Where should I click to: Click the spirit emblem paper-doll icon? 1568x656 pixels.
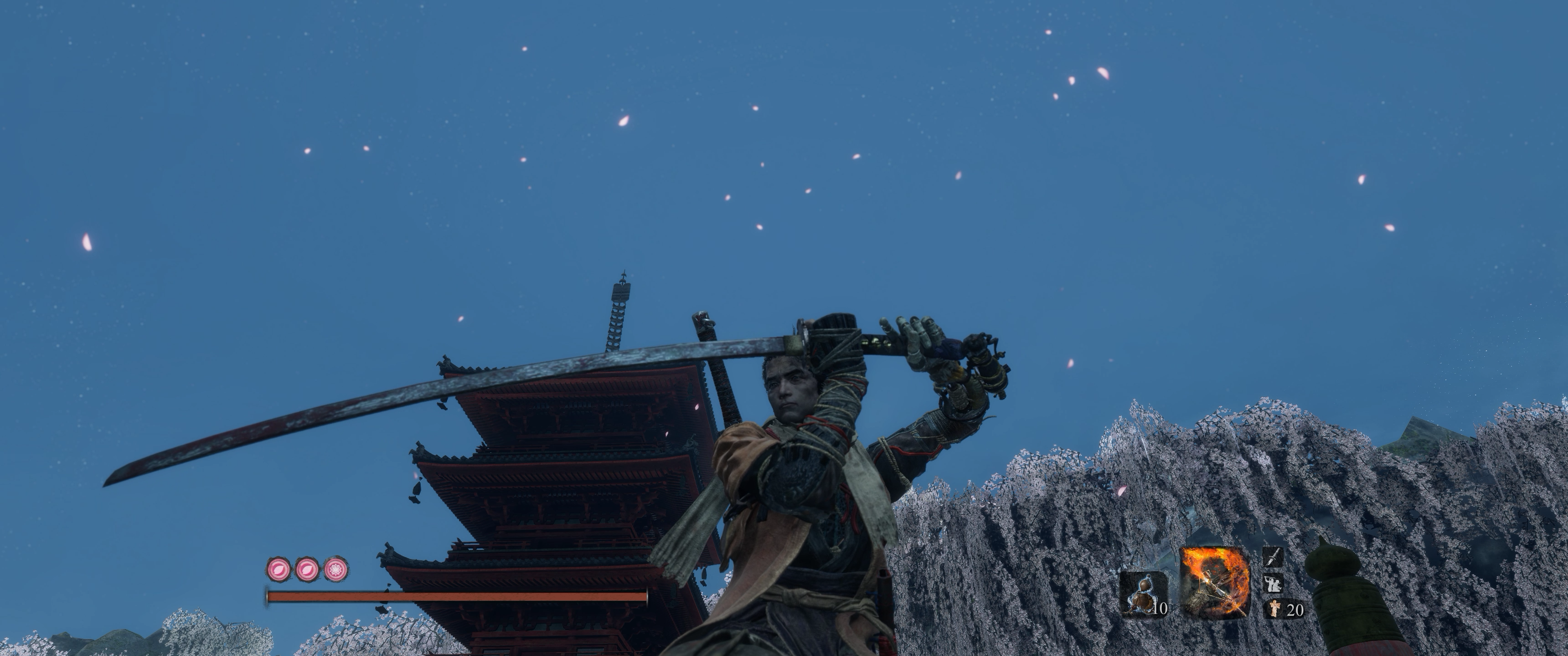(1274, 609)
